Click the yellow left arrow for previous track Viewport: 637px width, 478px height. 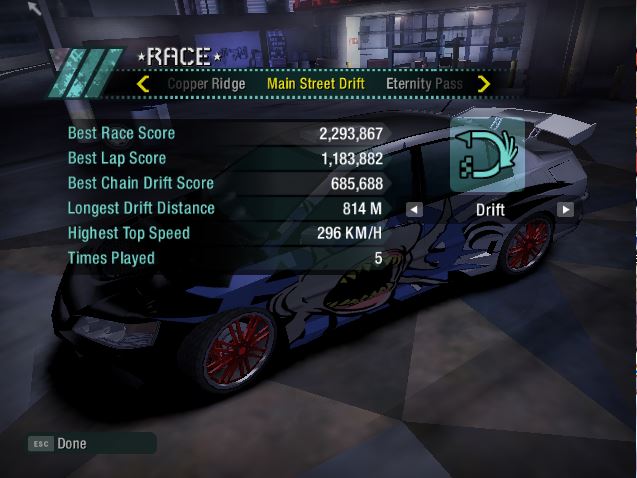pyautogui.click(x=143, y=84)
